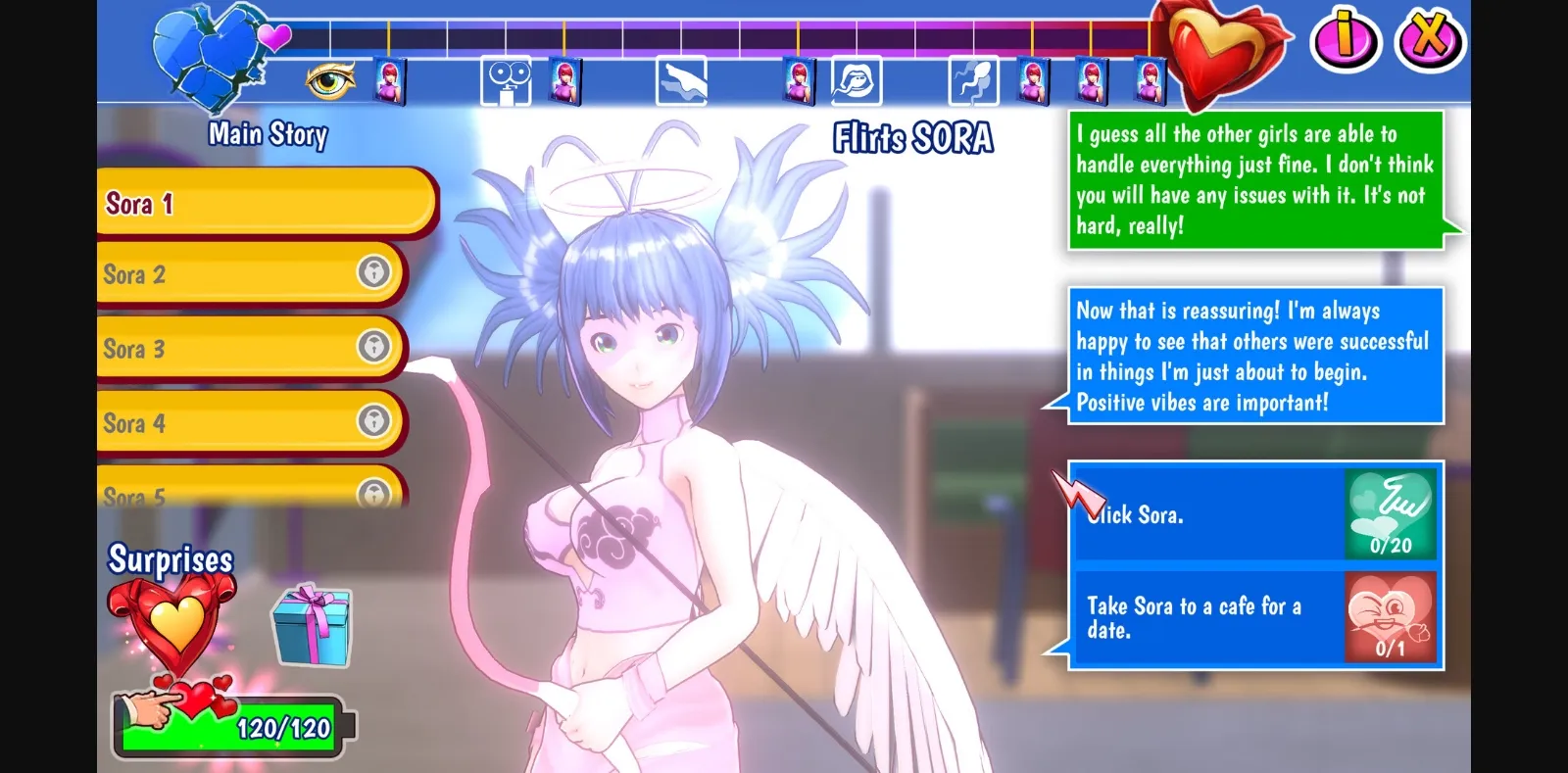Image resolution: width=1568 pixels, height=773 pixels.
Task: Select the 0/1 cafe date heart icon
Action: click(1389, 615)
